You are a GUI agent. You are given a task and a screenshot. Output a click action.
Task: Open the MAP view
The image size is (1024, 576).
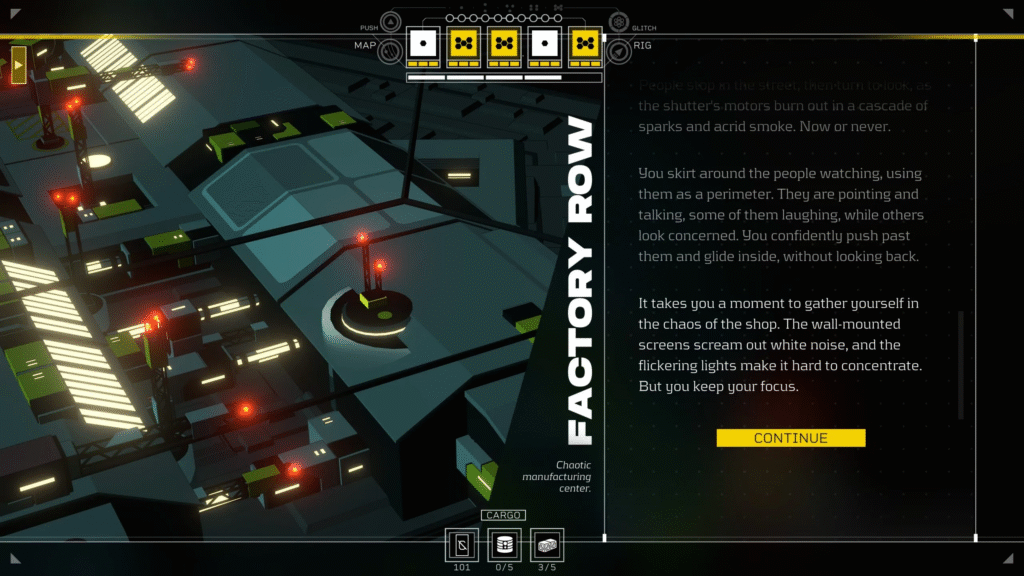(389, 46)
